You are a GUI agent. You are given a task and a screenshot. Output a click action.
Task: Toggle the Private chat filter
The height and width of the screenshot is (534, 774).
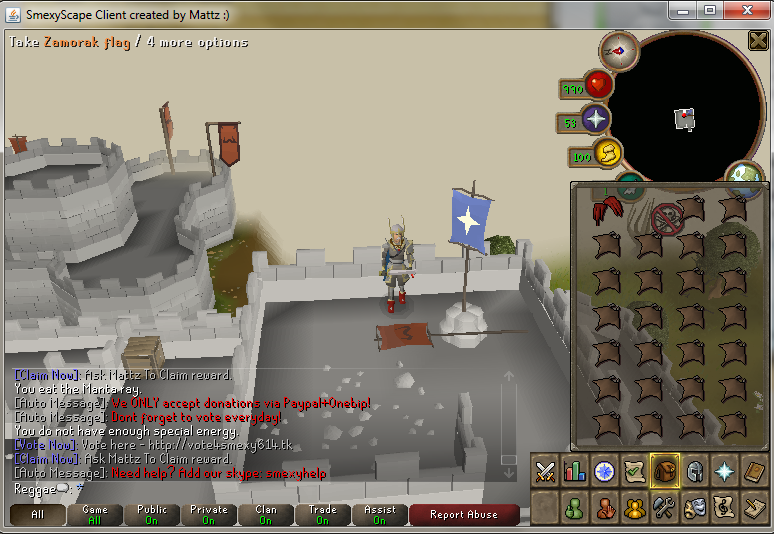[x=209, y=514]
